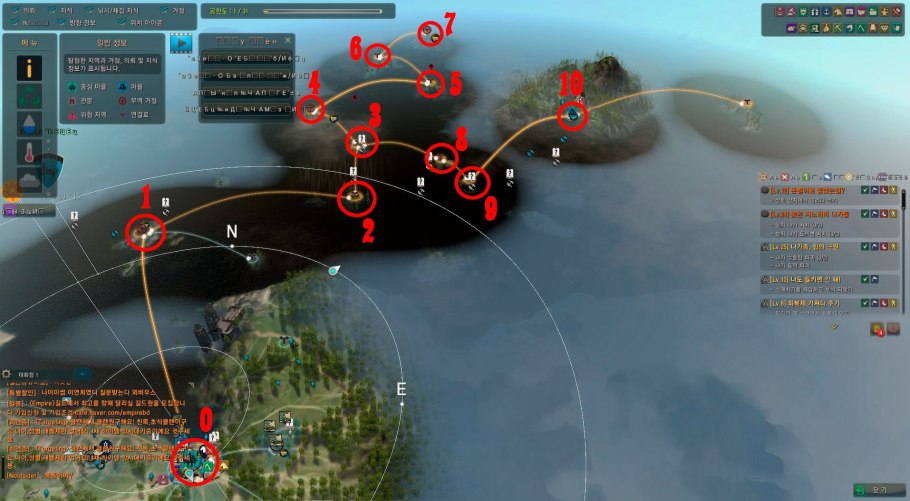This screenshot has width=910, height=501.
Task: Select the map node circled as number 10
Action: point(572,116)
